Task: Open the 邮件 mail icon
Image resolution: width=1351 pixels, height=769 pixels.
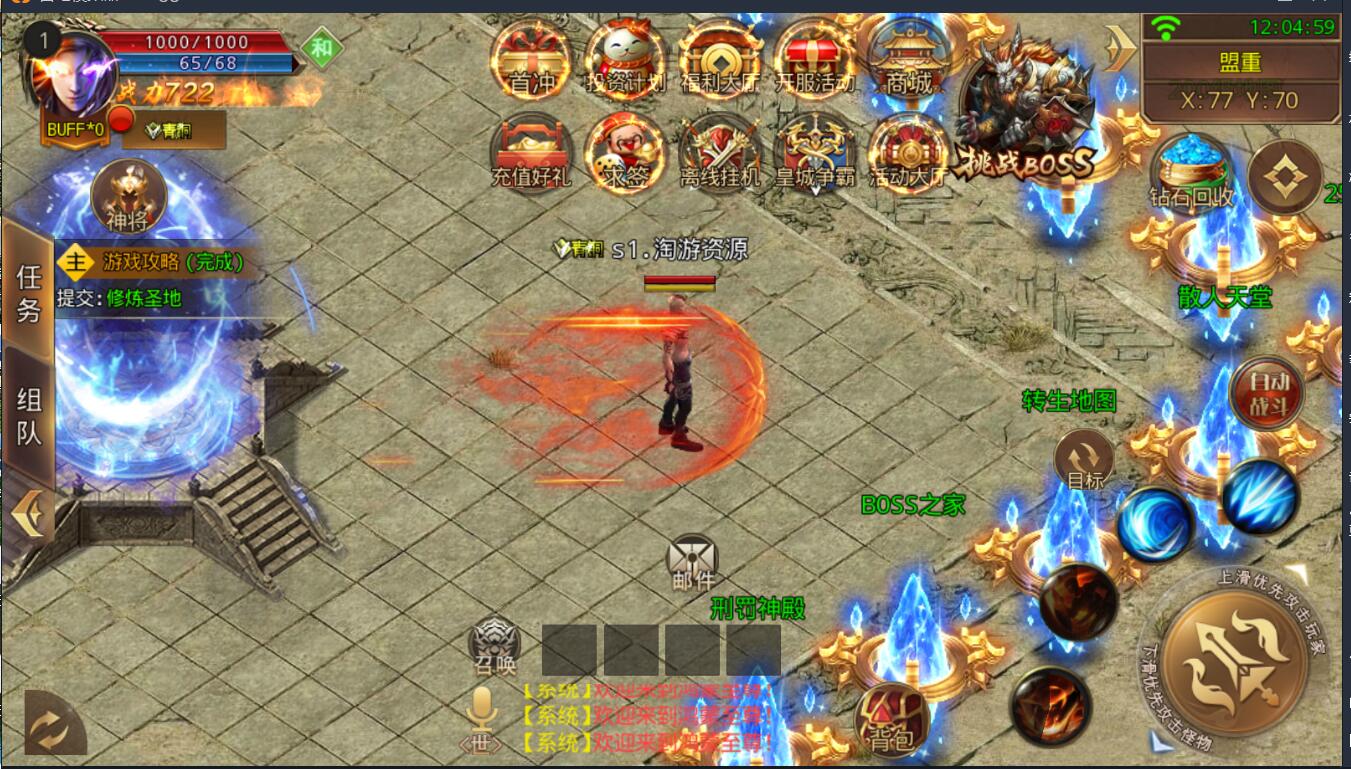Action: point(693,562)
